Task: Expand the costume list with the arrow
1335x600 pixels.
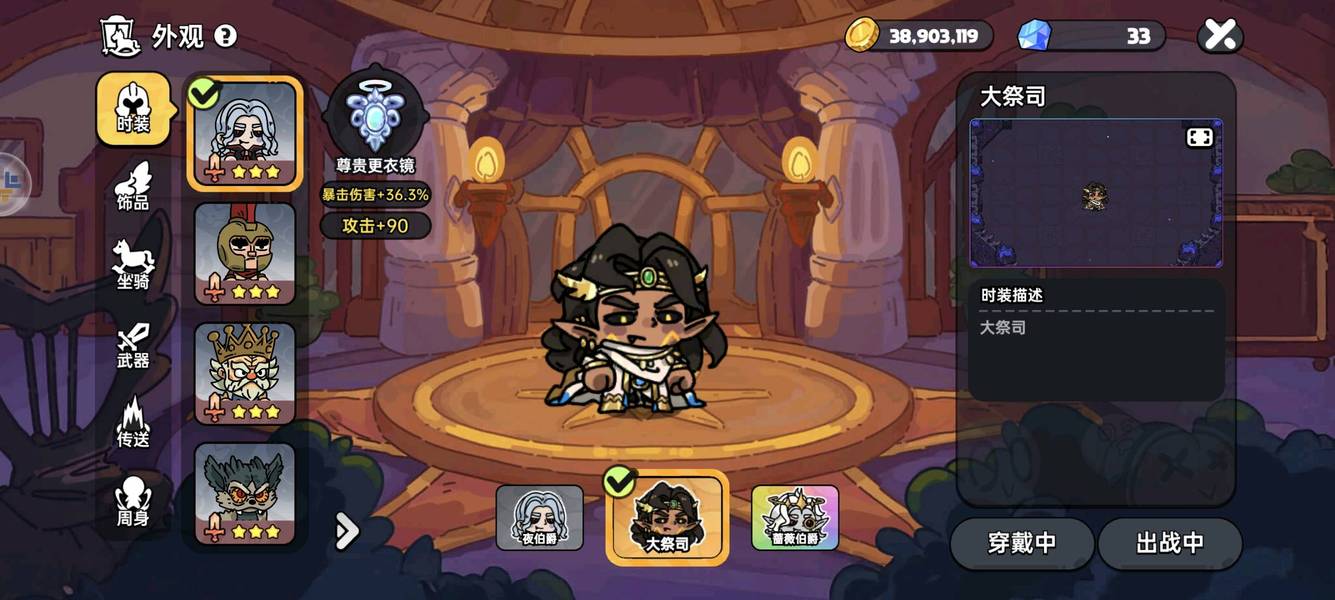Action: 346,531
